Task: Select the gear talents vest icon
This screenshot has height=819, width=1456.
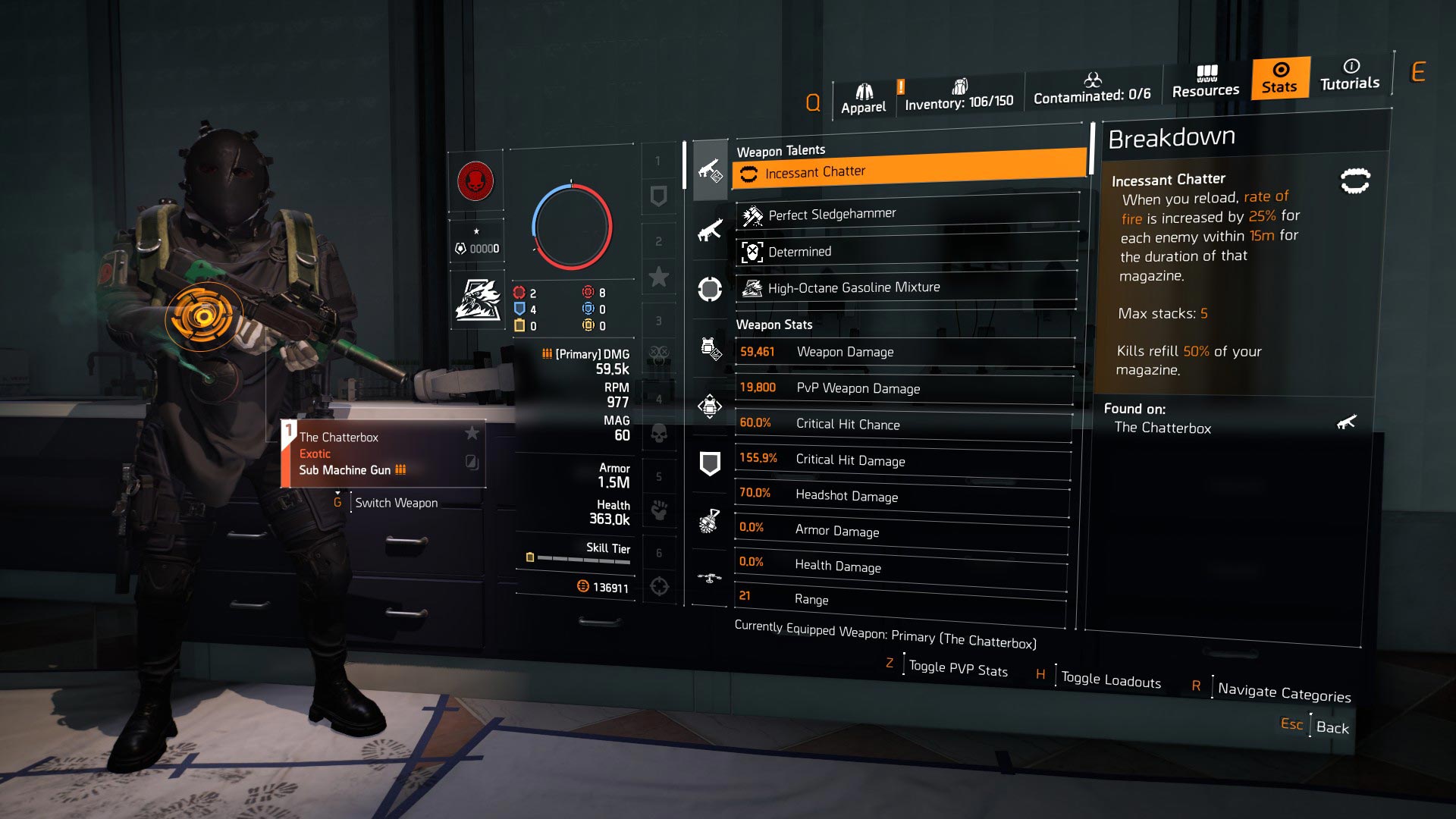Action: tap(710, 347)
